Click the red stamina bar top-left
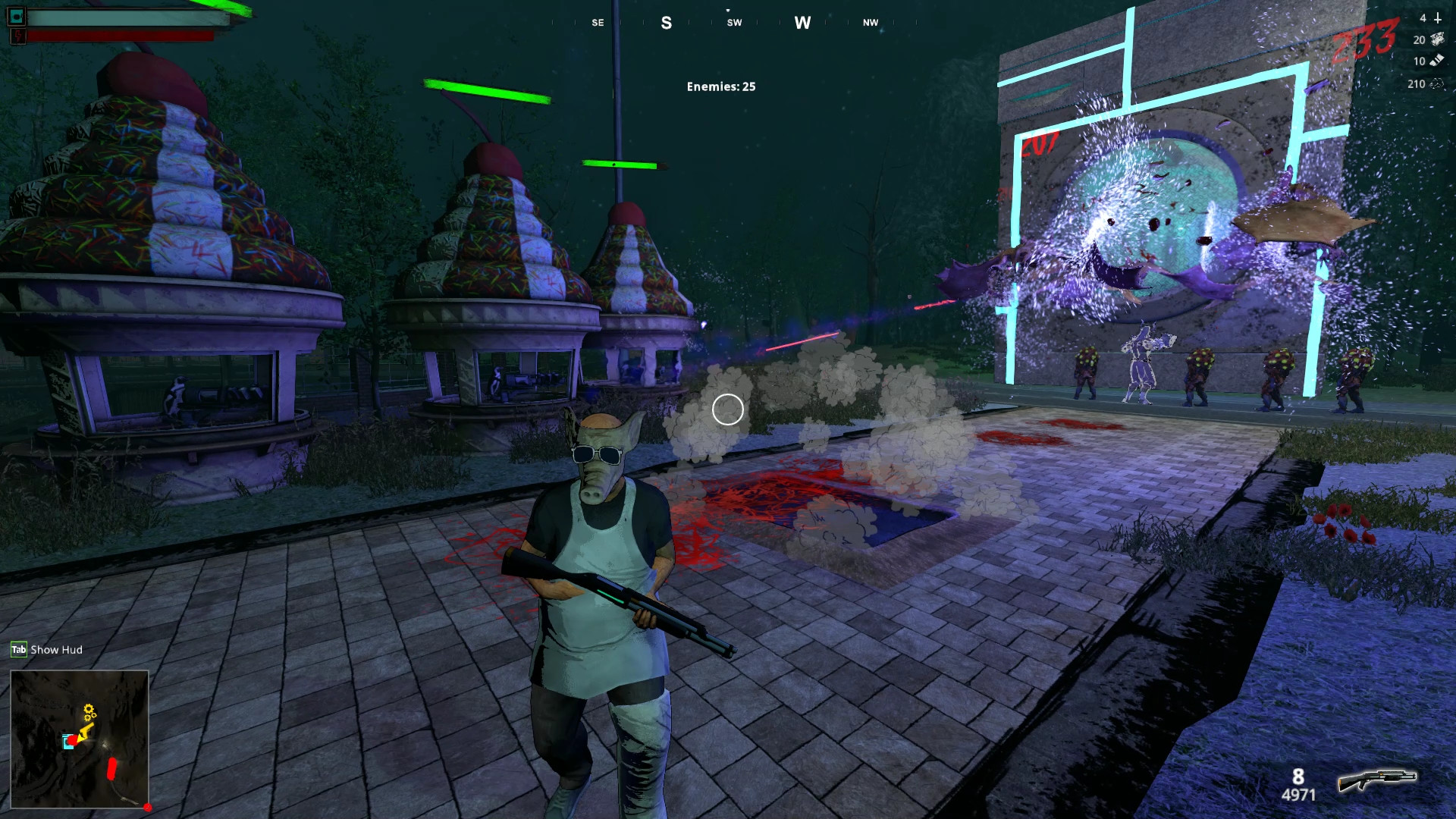Viewport: 1456px width, 819px height. pyautogui.click(x=121, y=35)
